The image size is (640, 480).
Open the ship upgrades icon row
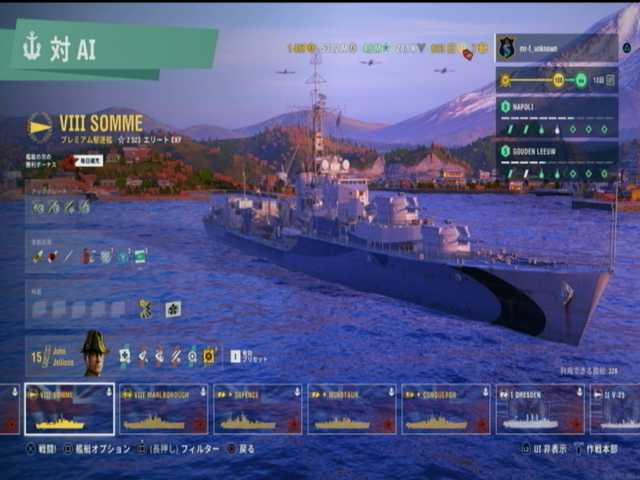coord(62,207)
